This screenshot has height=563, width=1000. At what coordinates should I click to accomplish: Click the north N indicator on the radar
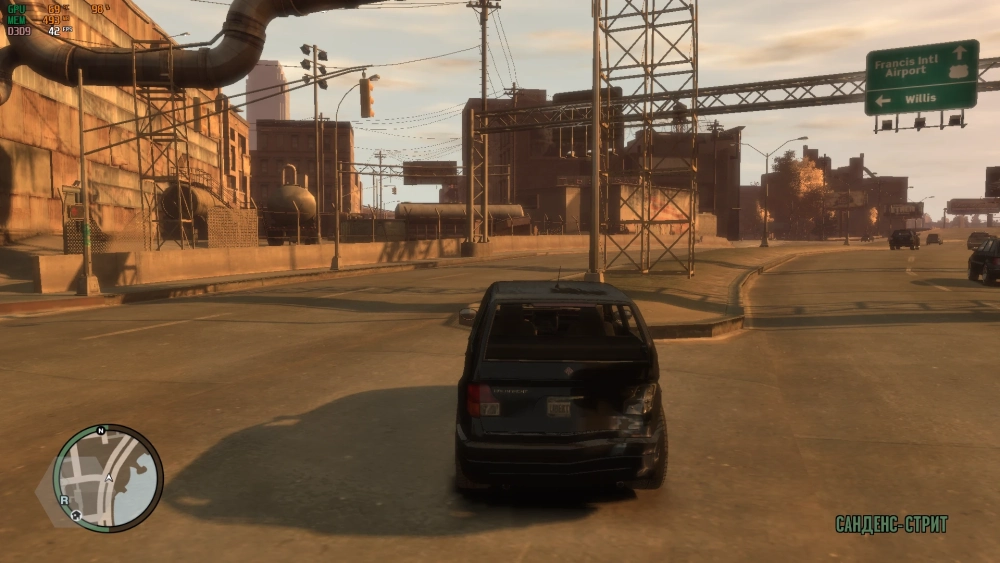pyautogui.click(x=101, y=430)
